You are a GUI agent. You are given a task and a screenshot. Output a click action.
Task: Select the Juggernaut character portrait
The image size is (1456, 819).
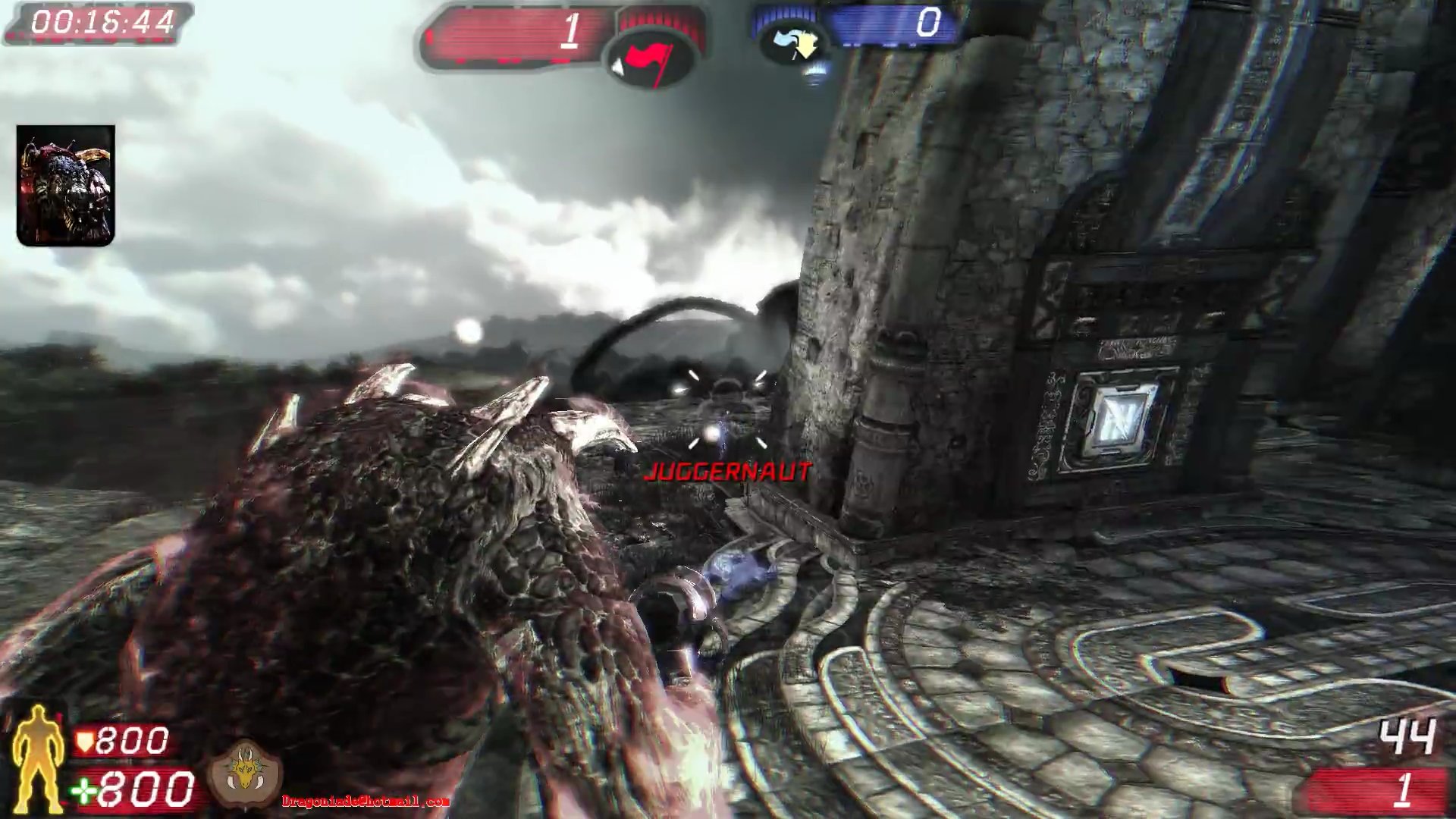[66, 186]
